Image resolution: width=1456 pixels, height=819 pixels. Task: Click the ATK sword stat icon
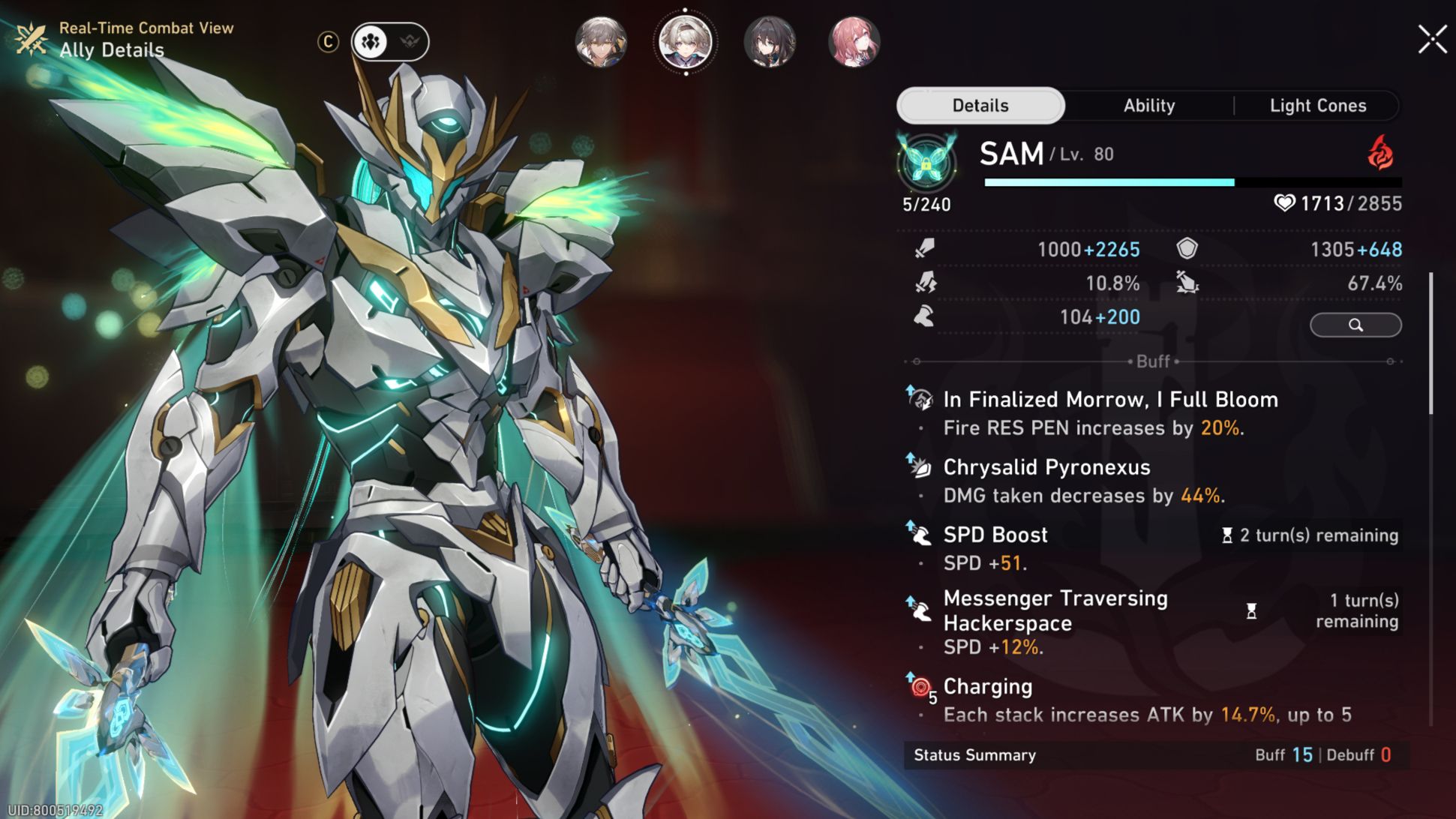click(923, 250)
